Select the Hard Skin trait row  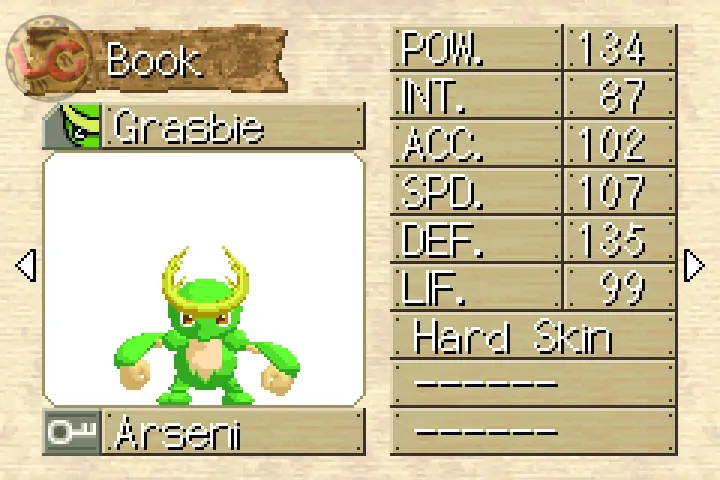pyautogui.click(x=532, y=337)
